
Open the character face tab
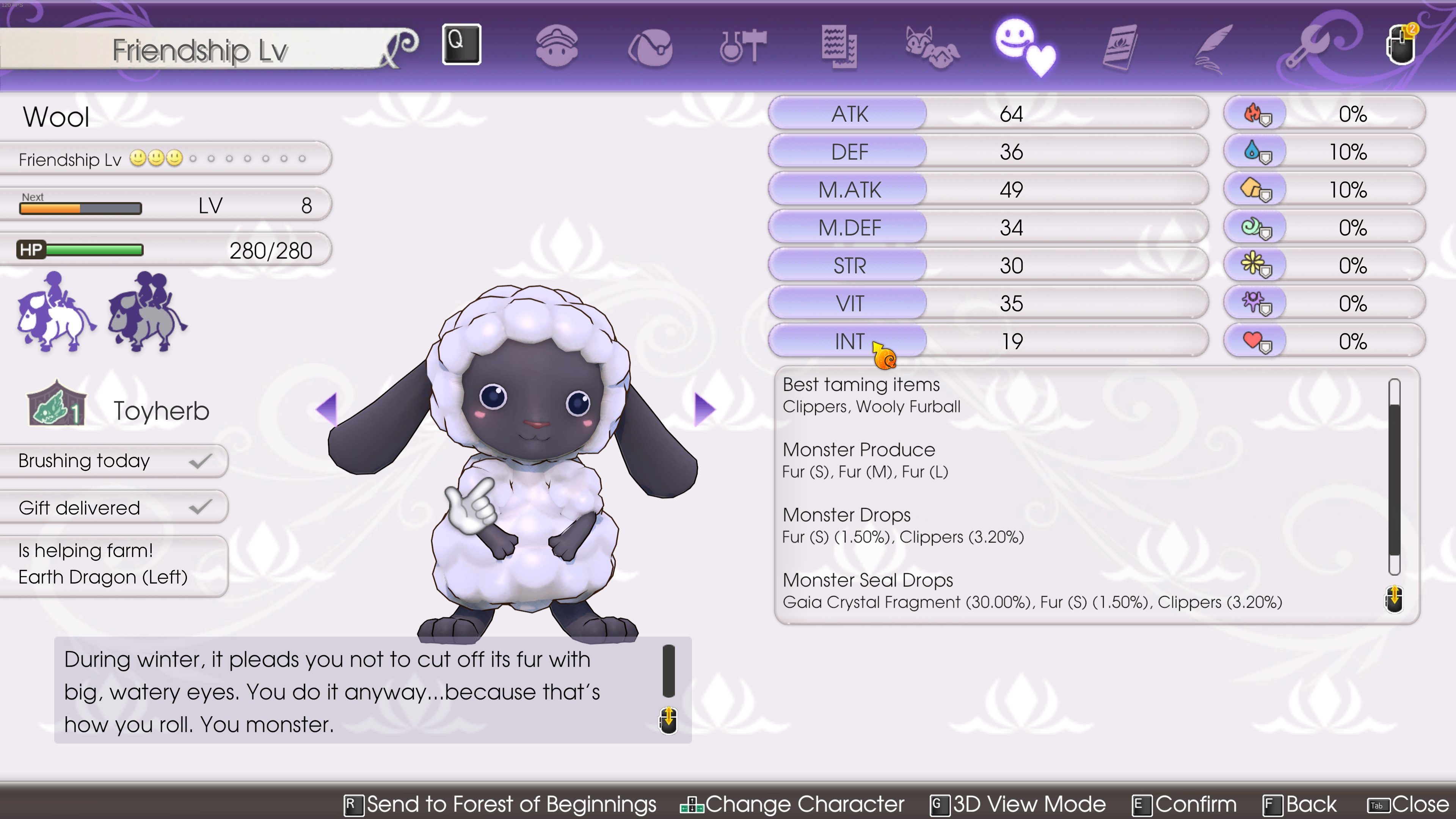(x=557, y=46)
